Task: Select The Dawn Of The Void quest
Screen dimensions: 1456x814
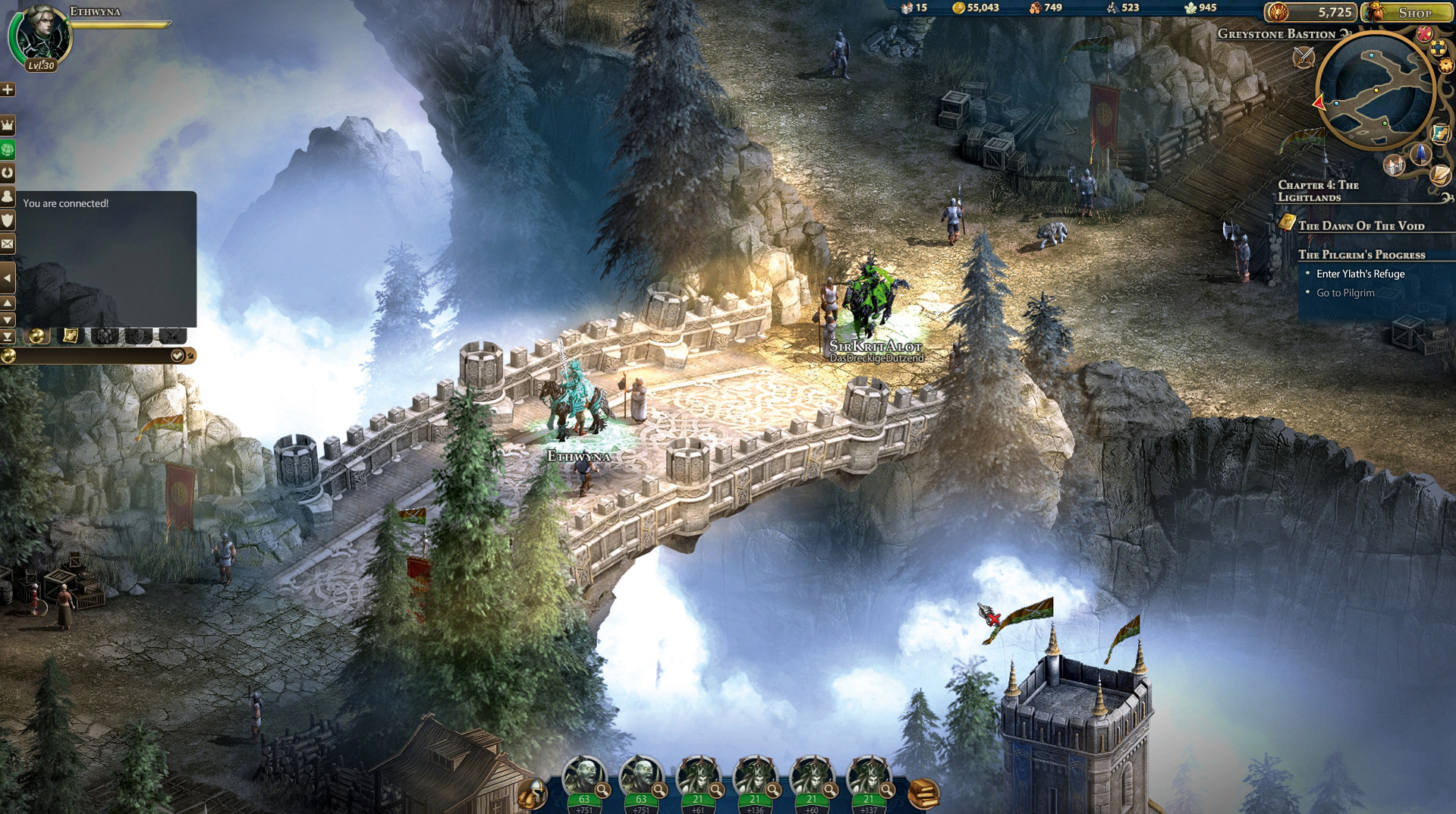Action: [1360, 225]
